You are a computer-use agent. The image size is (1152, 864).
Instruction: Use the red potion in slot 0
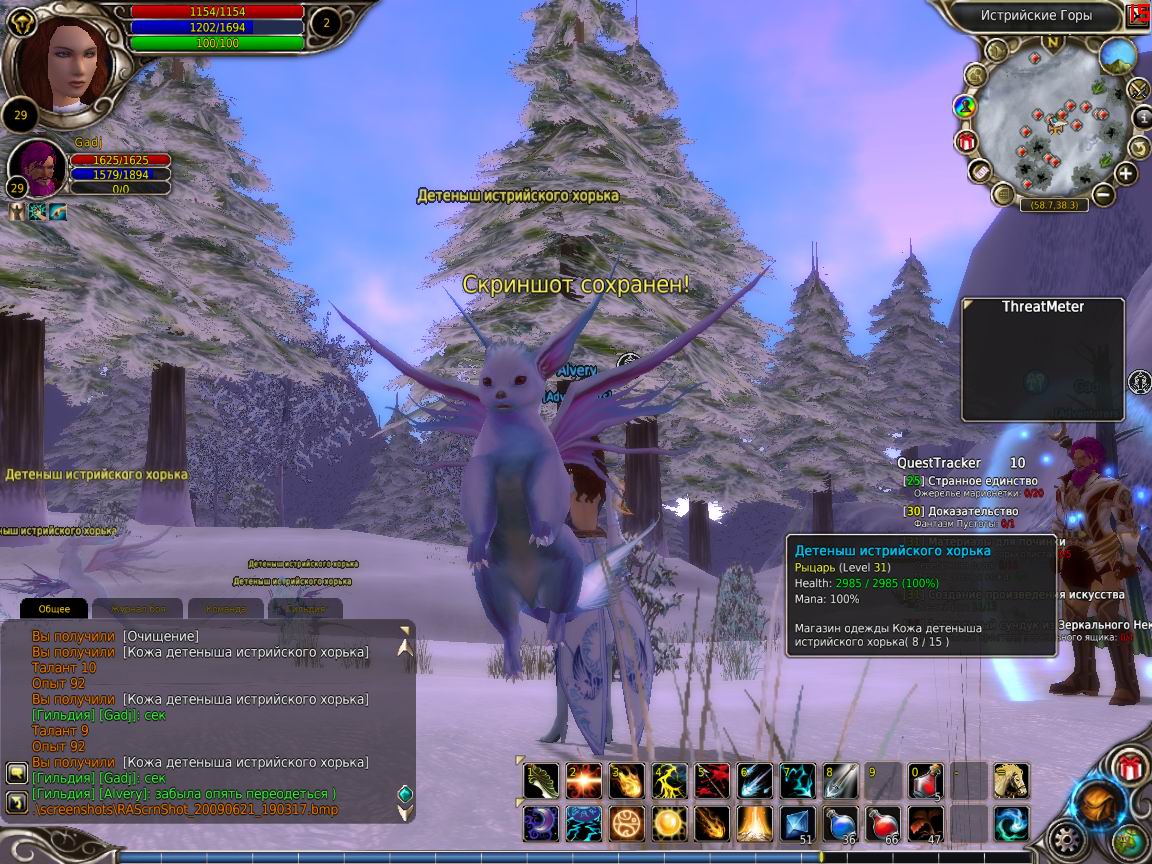(x=926, y=781)
